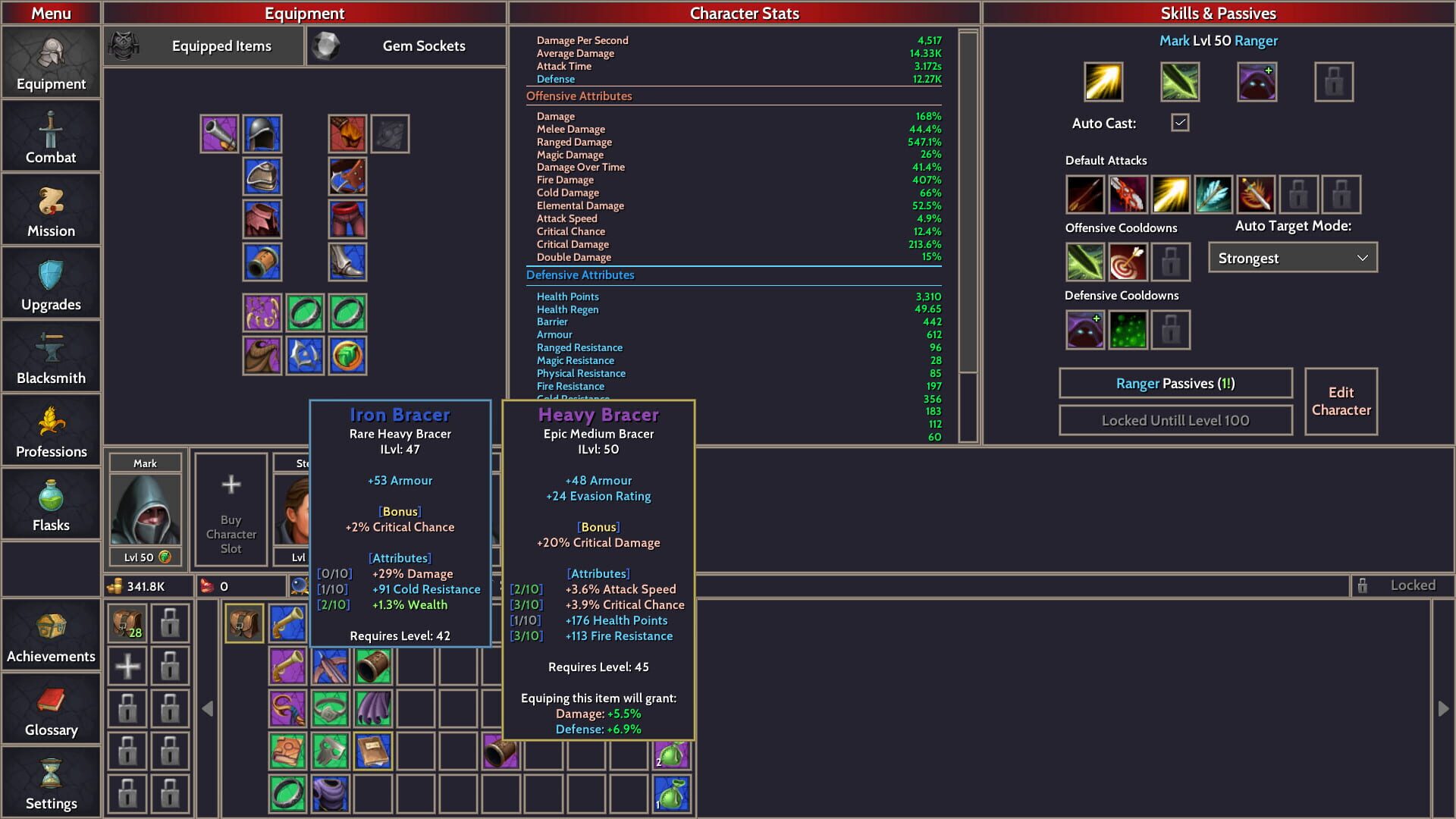This screenshot has width=1456, height=819.
Task: Click a locked skill slot padlock under Default Attacks
Action: (x=1298, y=195)
